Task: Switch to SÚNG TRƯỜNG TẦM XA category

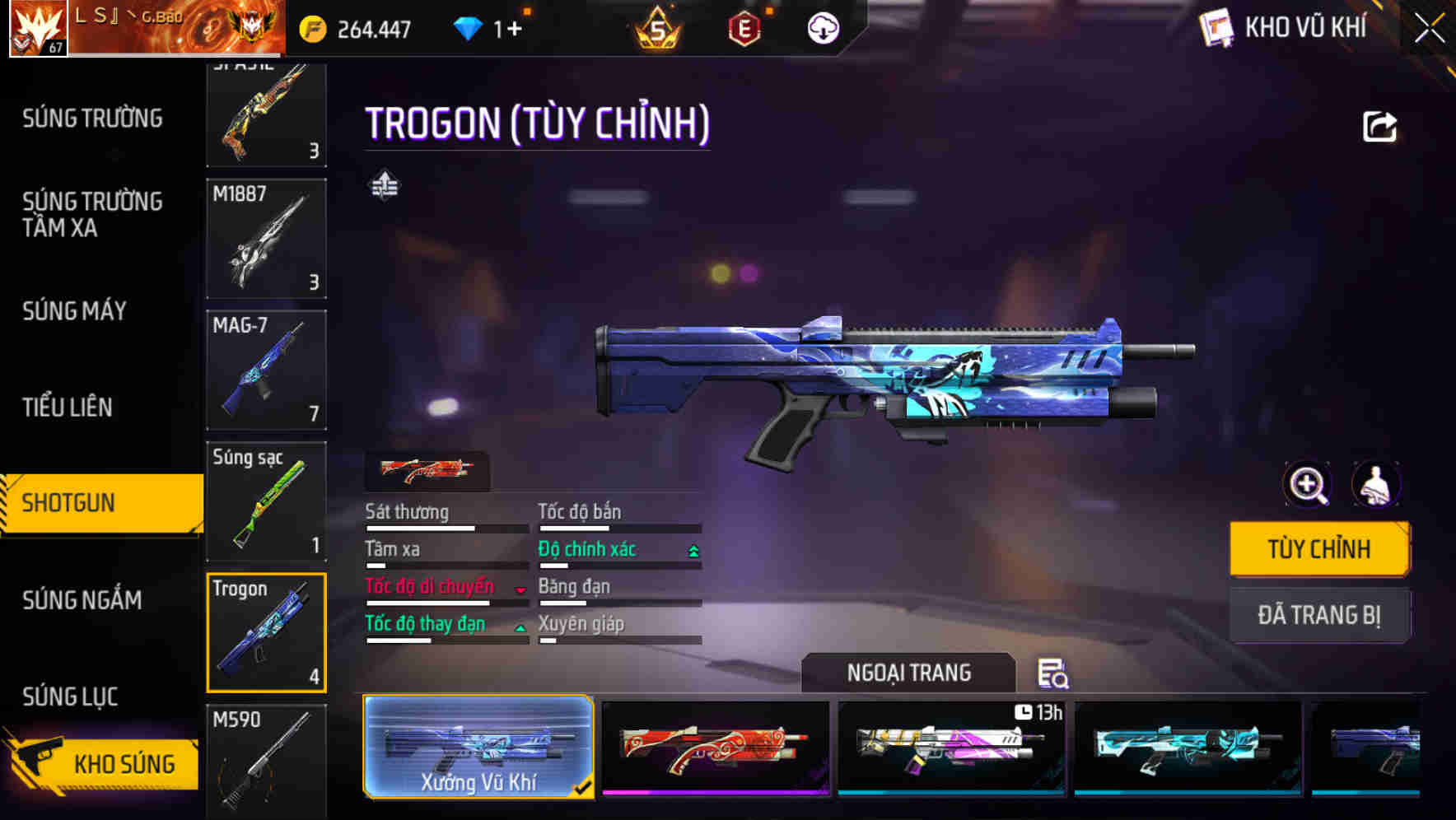Action: (92, 214)
